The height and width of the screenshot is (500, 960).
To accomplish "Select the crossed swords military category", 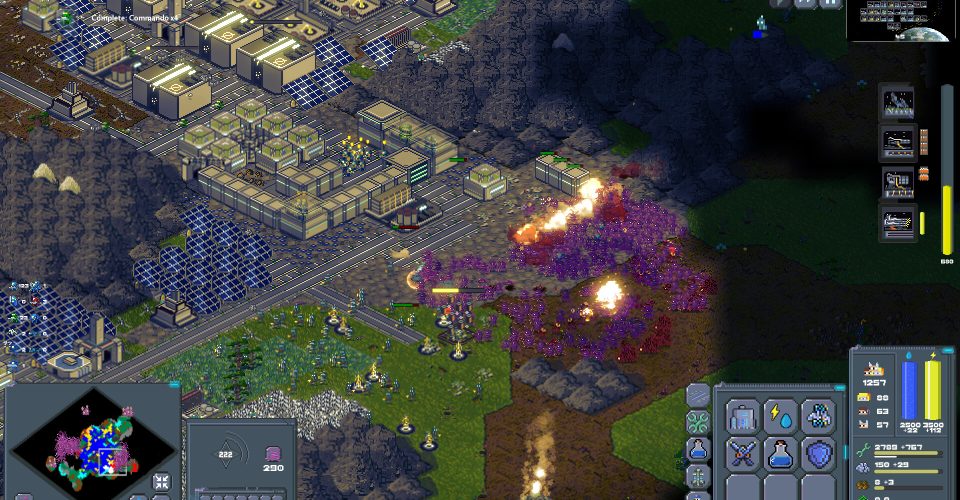I will pyautogui.click(x=743, y=453).
